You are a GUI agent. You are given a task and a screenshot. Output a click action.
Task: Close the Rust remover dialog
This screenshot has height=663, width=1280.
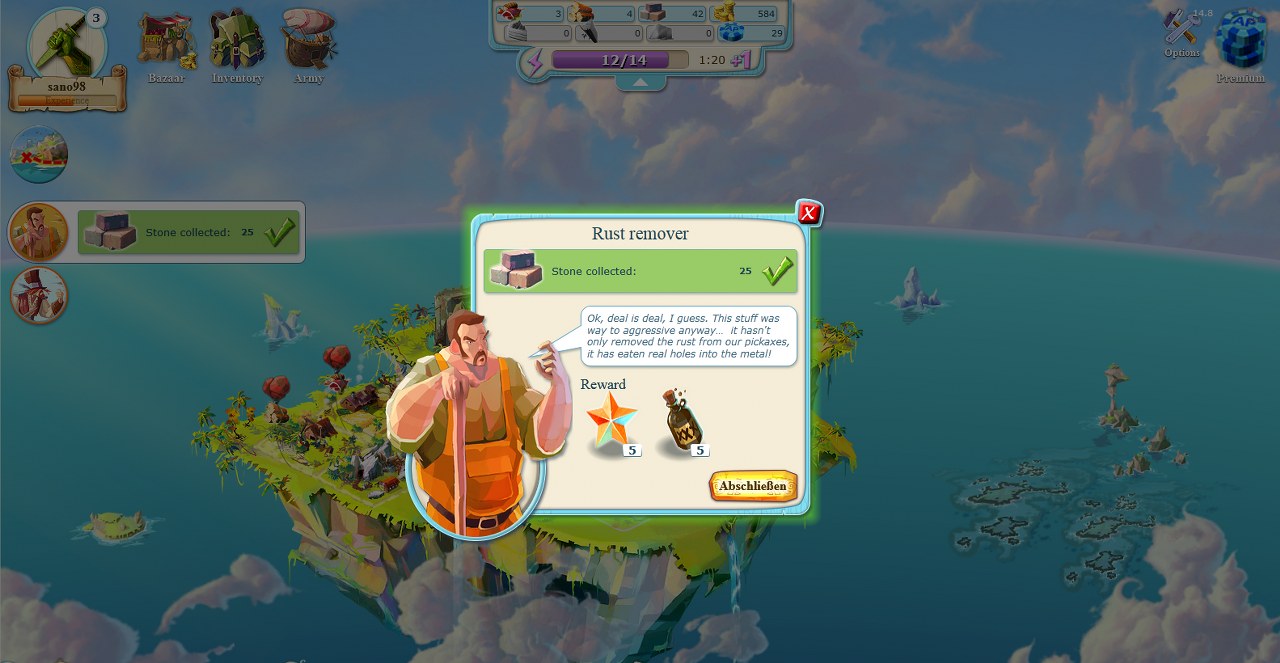[809, 212]
